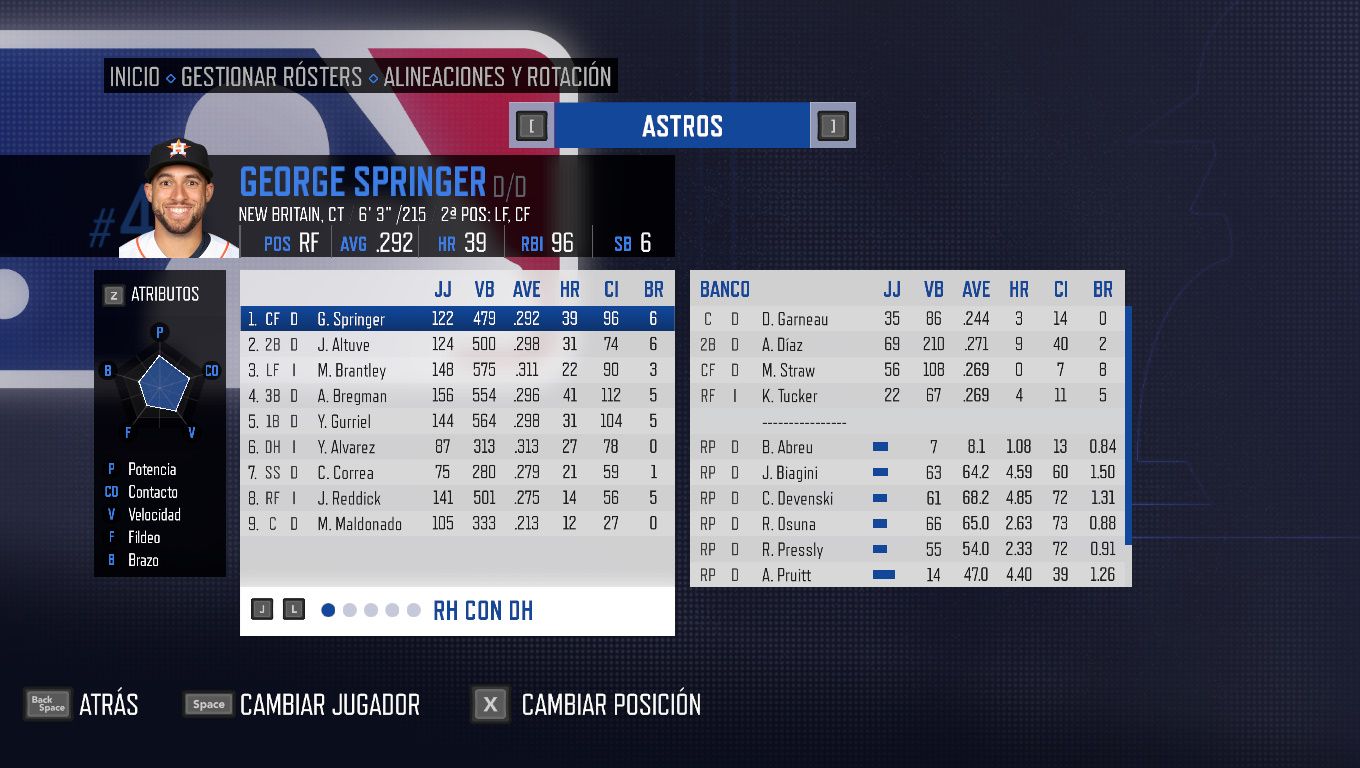
Task: Switch to next team with right bracket
Action: point(832,126)
